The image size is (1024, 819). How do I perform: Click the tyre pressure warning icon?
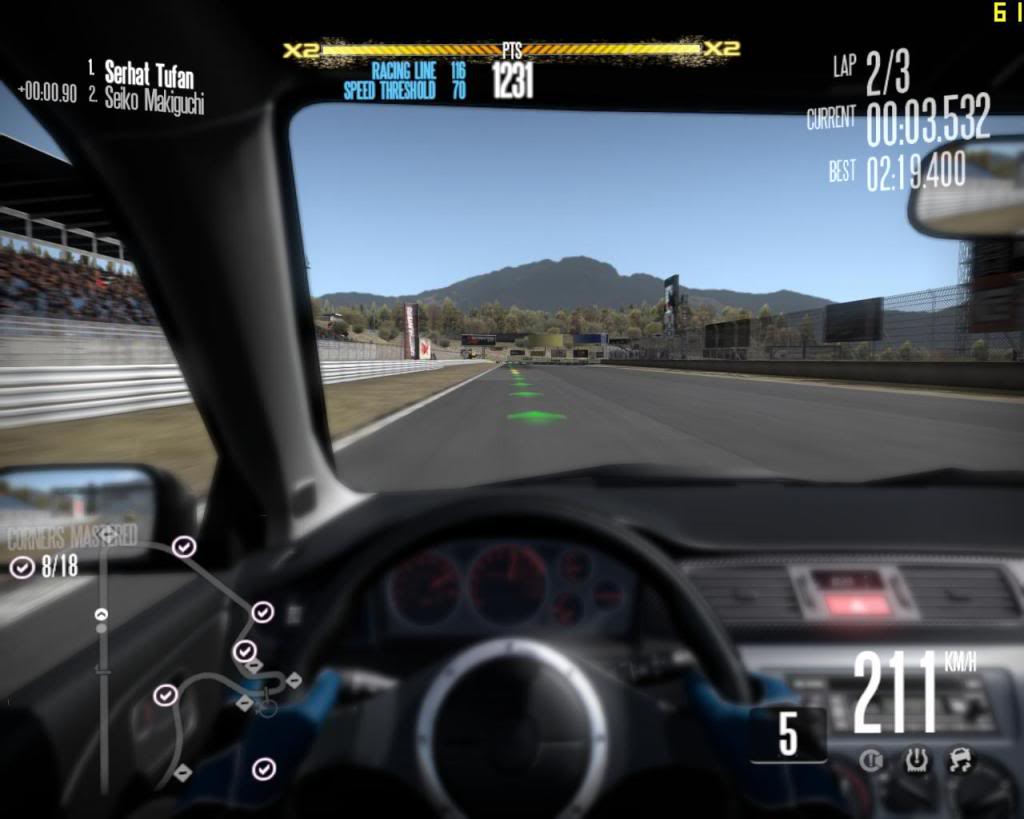917,761
